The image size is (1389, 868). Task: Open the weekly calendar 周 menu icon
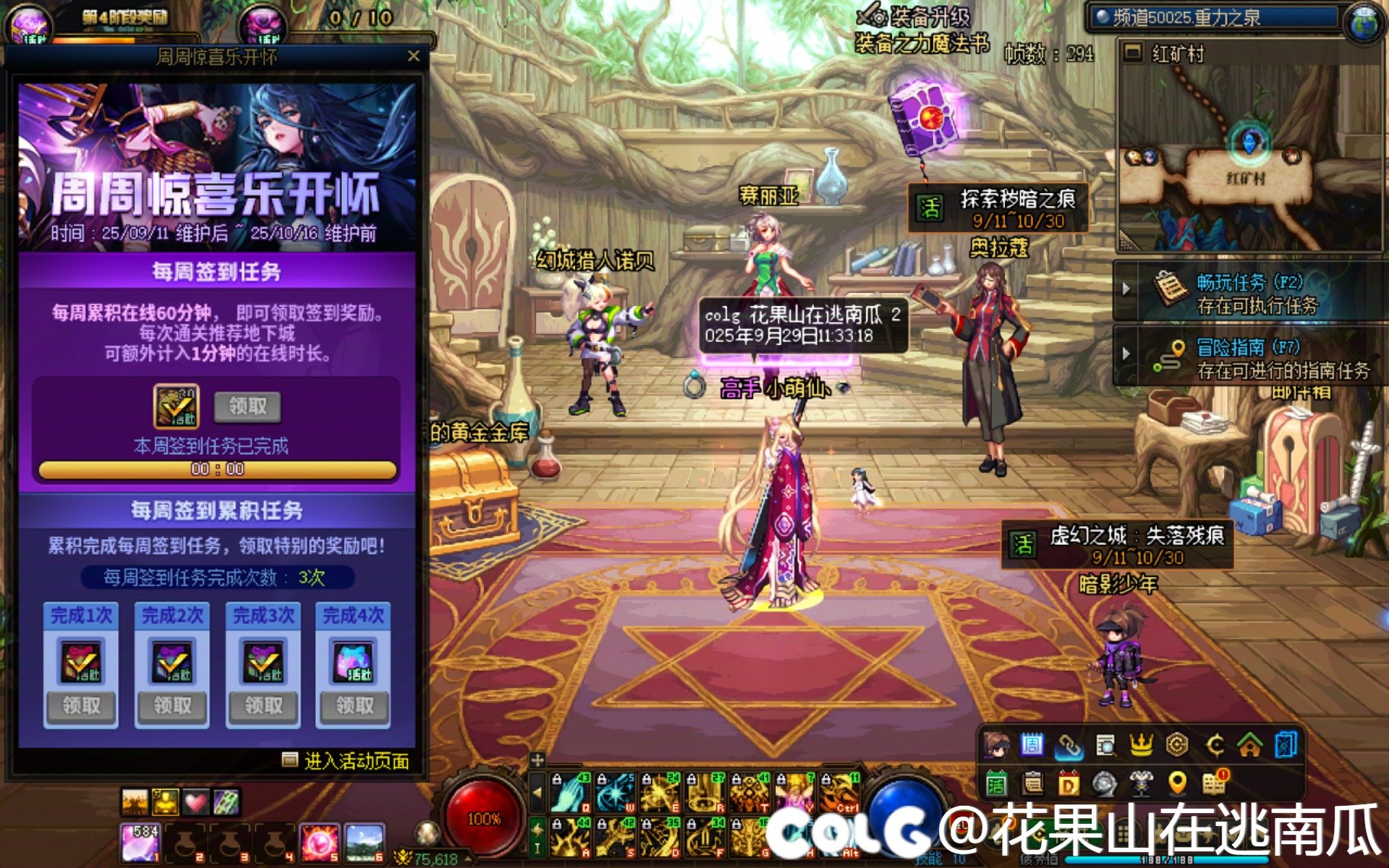point(1032,745)
